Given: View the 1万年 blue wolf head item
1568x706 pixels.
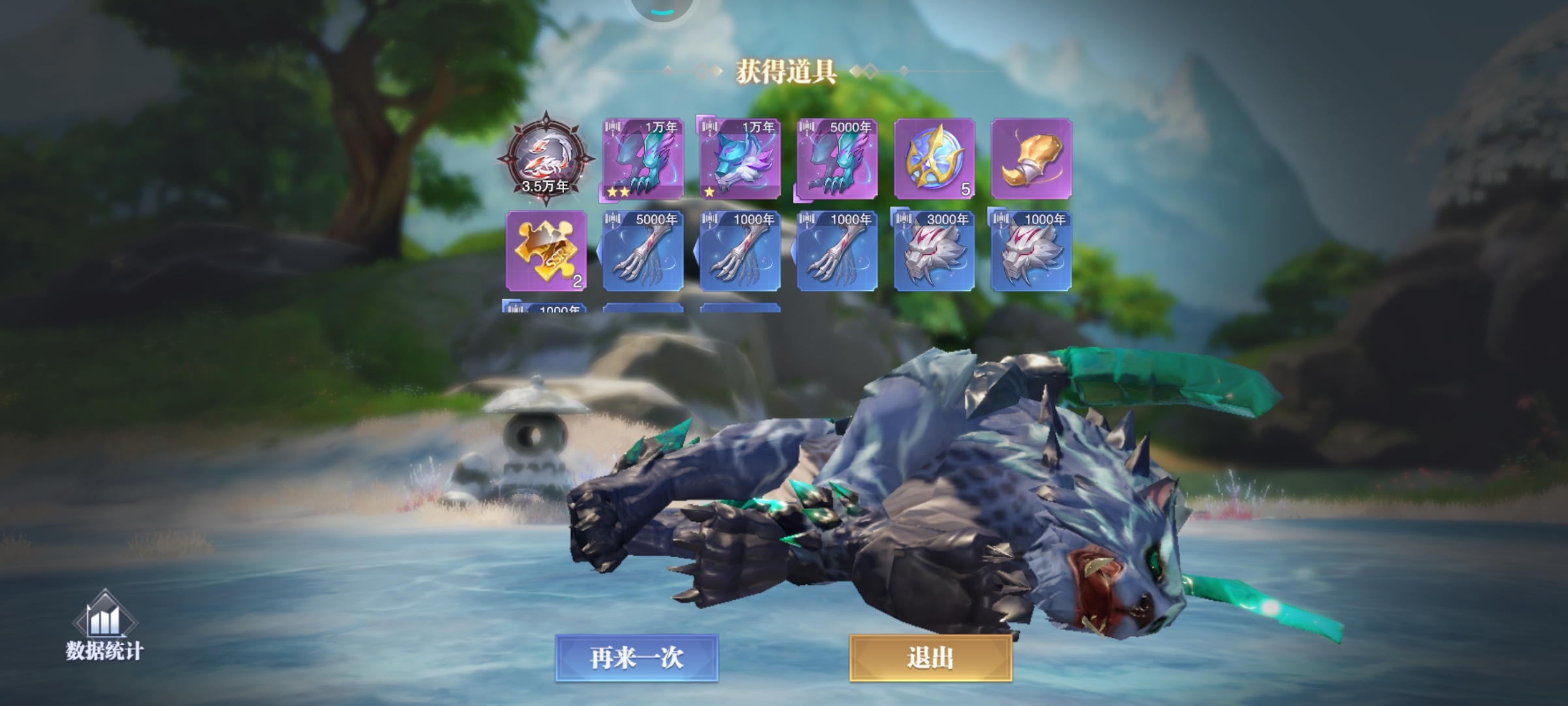Looking at the screenshot, I should coord(740,159).
